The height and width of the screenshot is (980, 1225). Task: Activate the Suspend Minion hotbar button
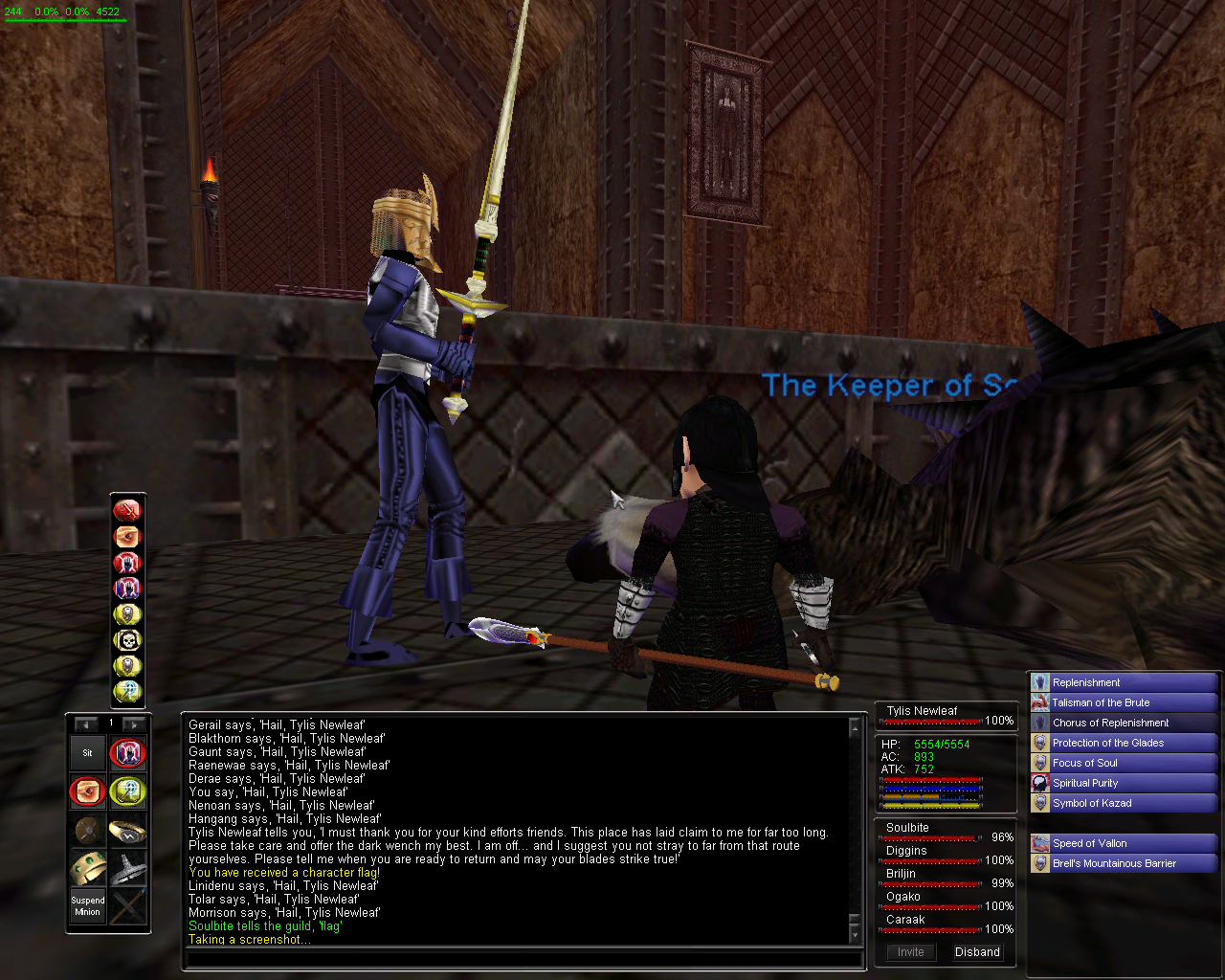point(87,906)
